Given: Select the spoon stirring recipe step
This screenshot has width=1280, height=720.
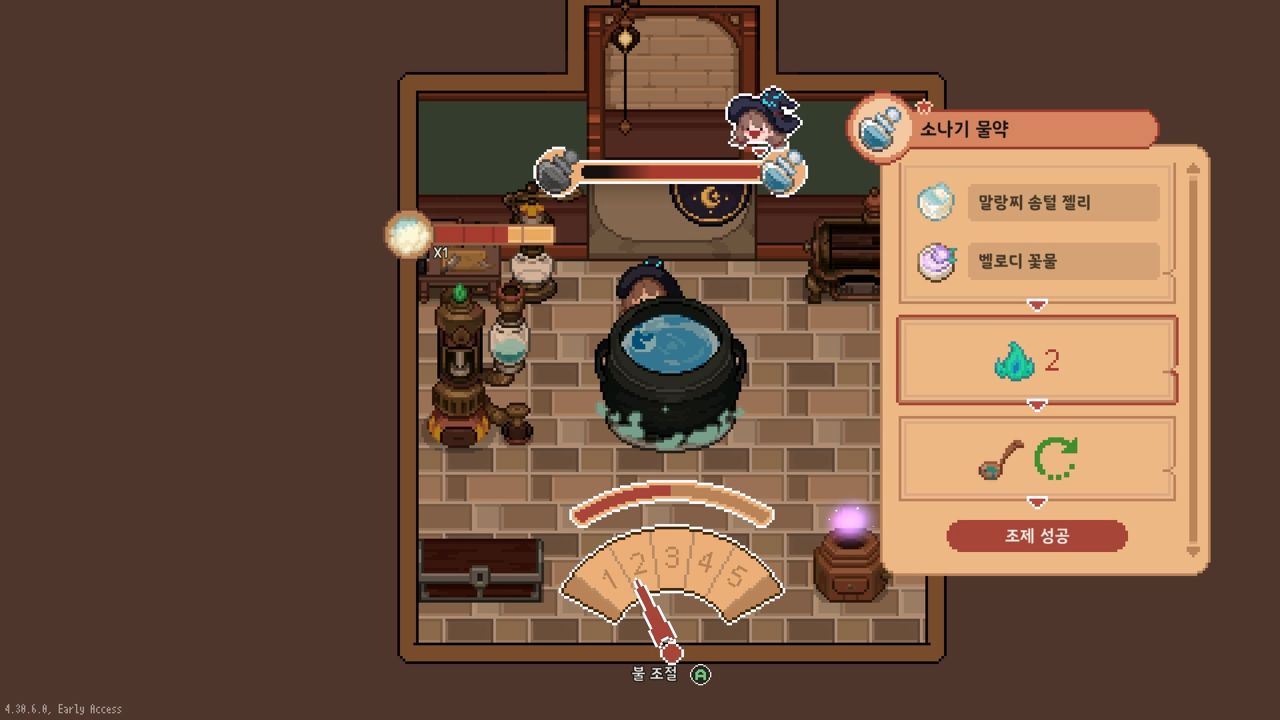Looking at the screenshot, I should click(1036, 459).
